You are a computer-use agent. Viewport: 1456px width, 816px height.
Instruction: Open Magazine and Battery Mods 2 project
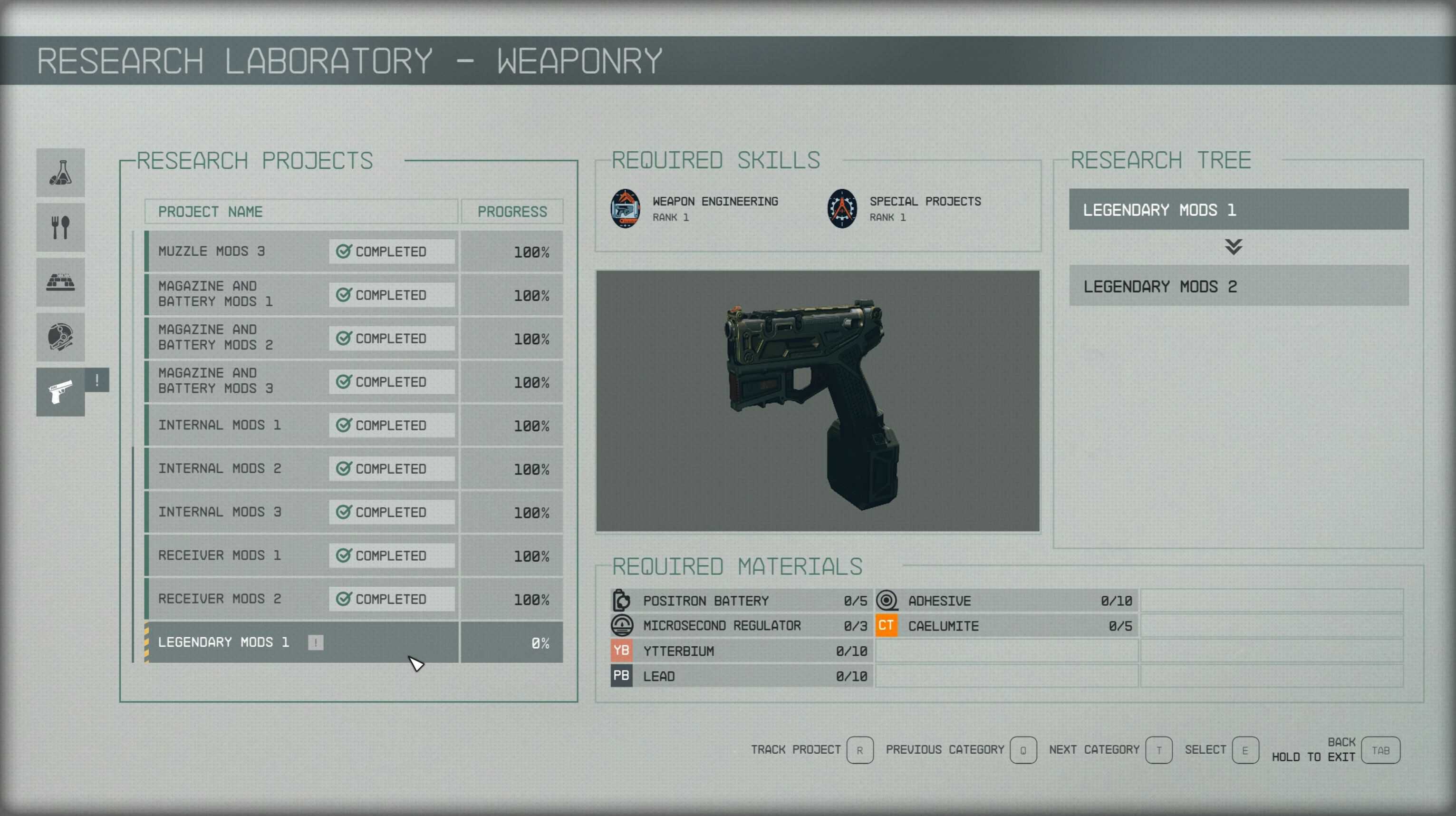point(302,338)
